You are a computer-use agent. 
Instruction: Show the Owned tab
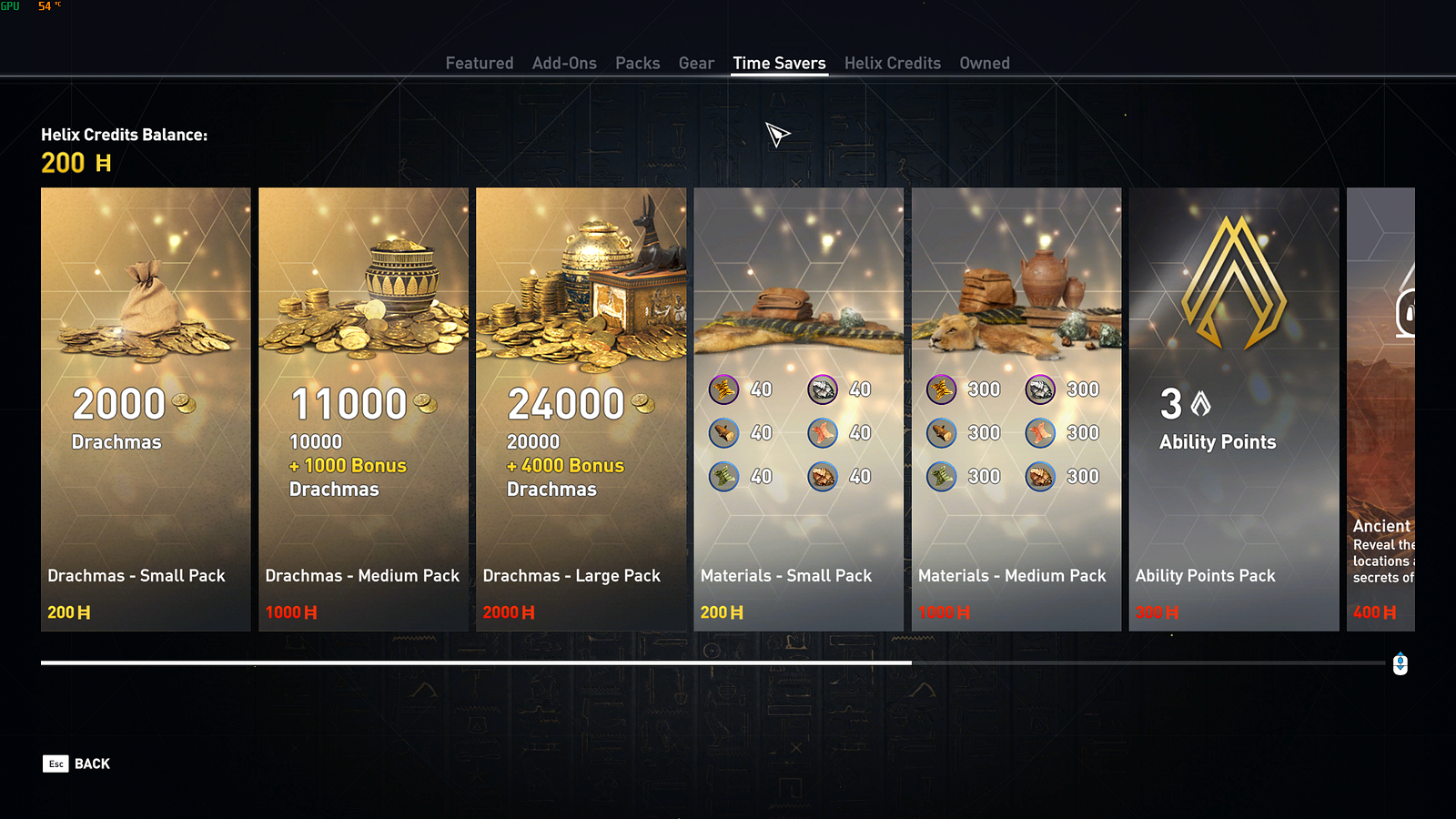pyautogui.click(x=984, y=63)
